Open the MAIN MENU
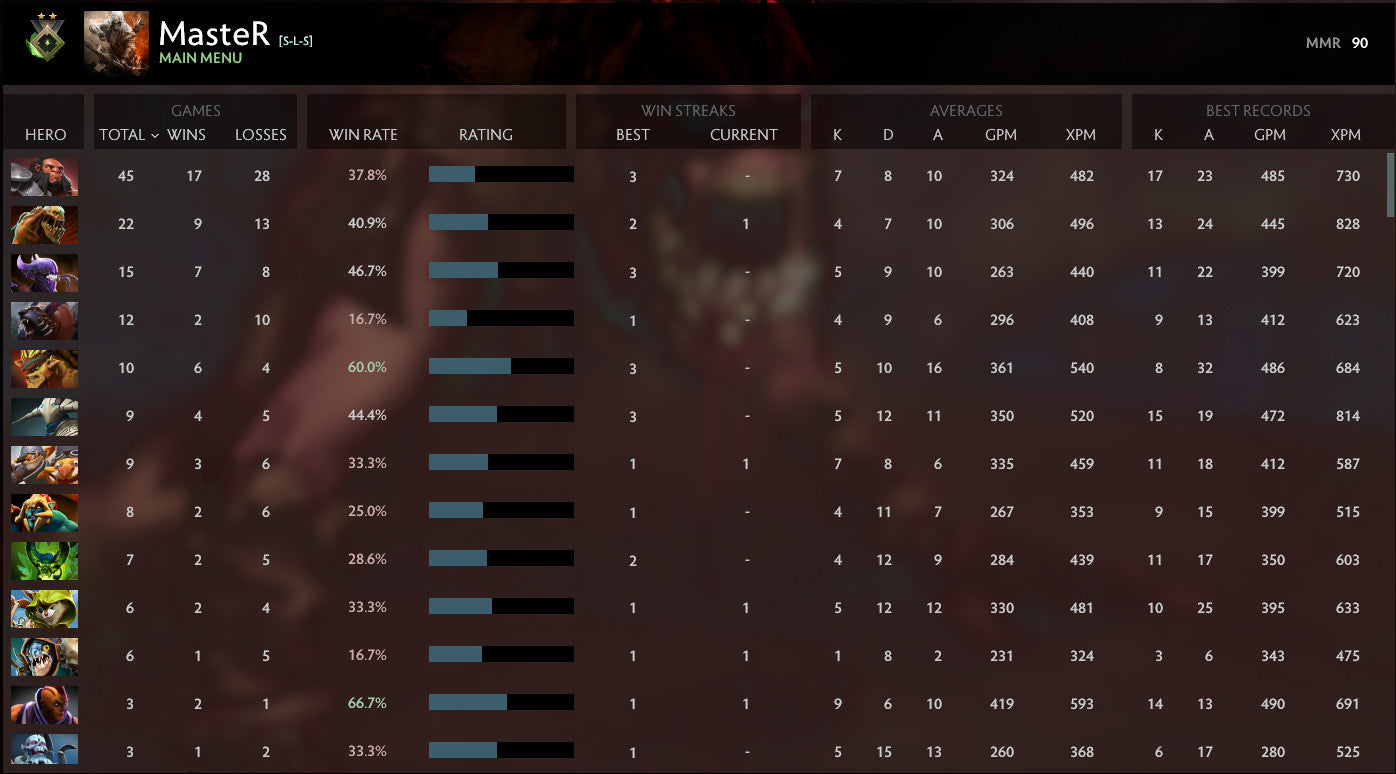The height and width of the screenshot is (774, 1396). [x=198, y=56]
